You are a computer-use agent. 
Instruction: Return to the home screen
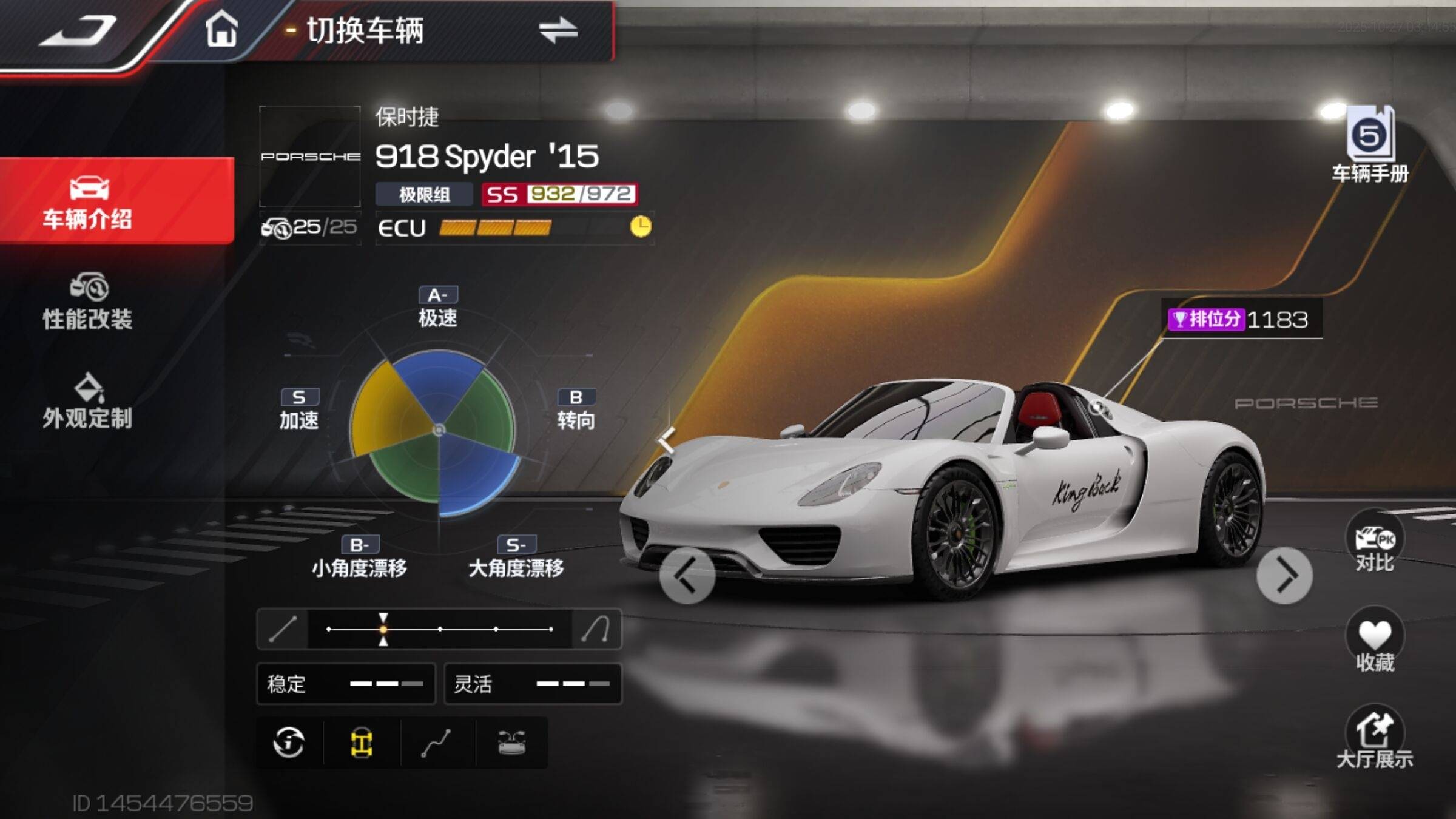click(x=221, y=29)
